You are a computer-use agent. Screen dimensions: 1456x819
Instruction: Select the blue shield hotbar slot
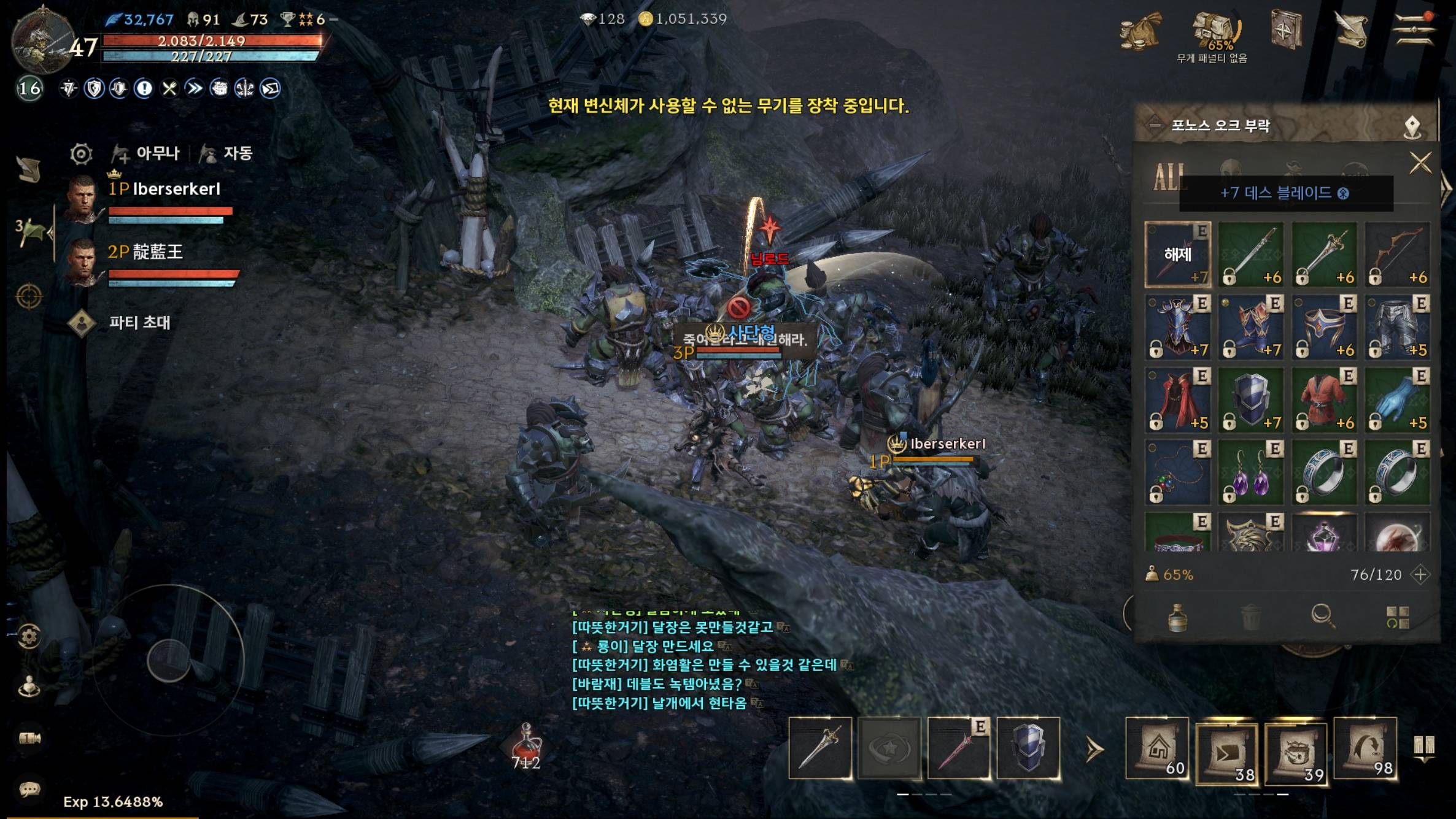[1028, 748]
